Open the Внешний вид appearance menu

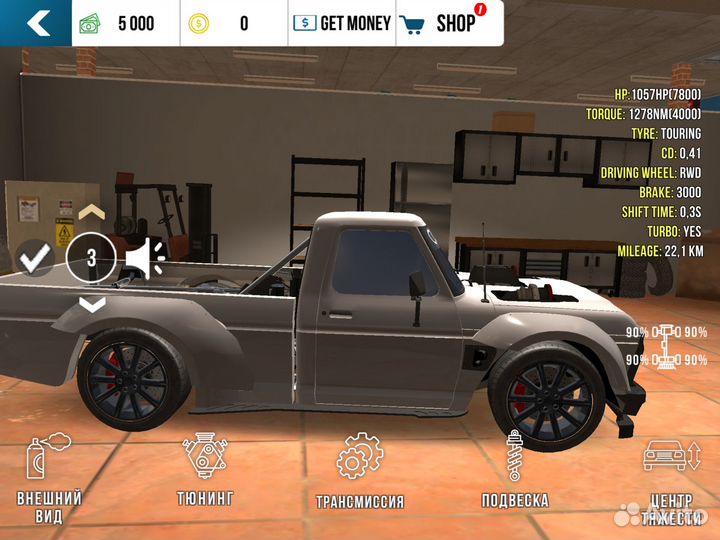49,478
